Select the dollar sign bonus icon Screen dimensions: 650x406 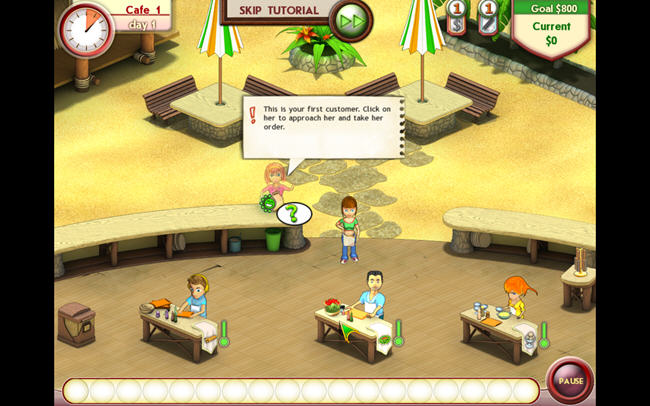coord(455,18)
